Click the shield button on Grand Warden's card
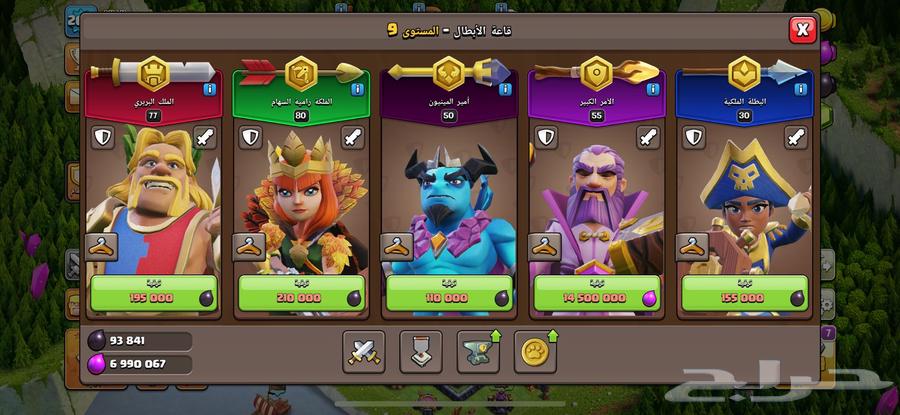Screen dimensions: 900x415 [545, 137]
